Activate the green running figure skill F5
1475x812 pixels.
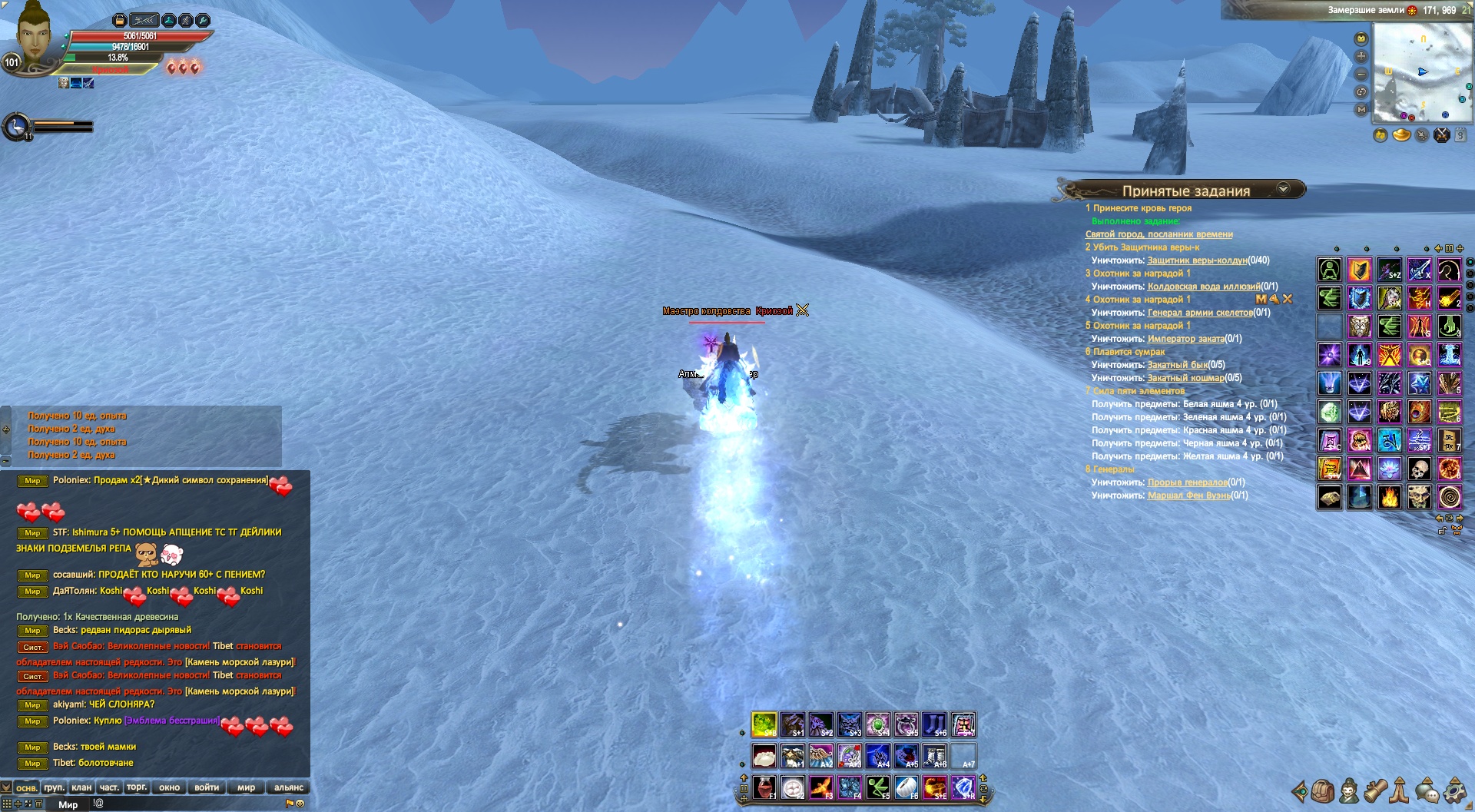877,787
